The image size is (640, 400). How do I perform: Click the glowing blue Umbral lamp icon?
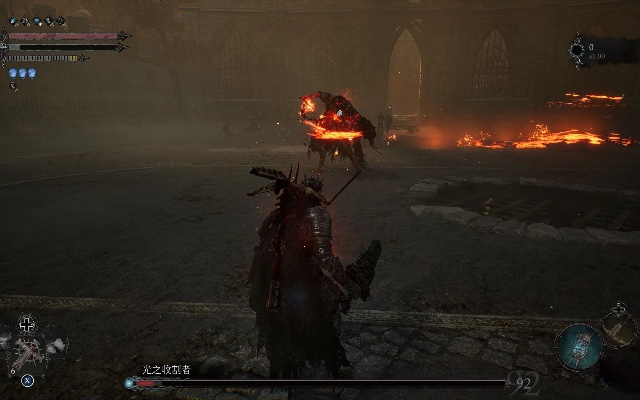pos(580,345)
